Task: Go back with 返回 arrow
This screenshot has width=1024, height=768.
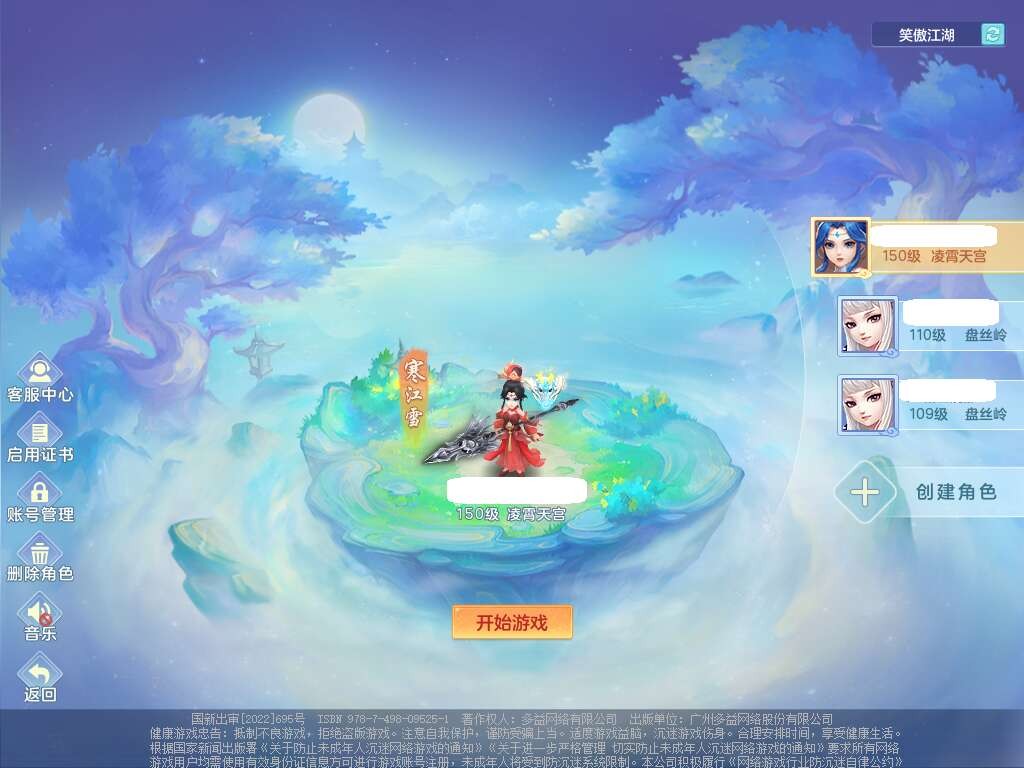Action: click(x=40, y=673)
